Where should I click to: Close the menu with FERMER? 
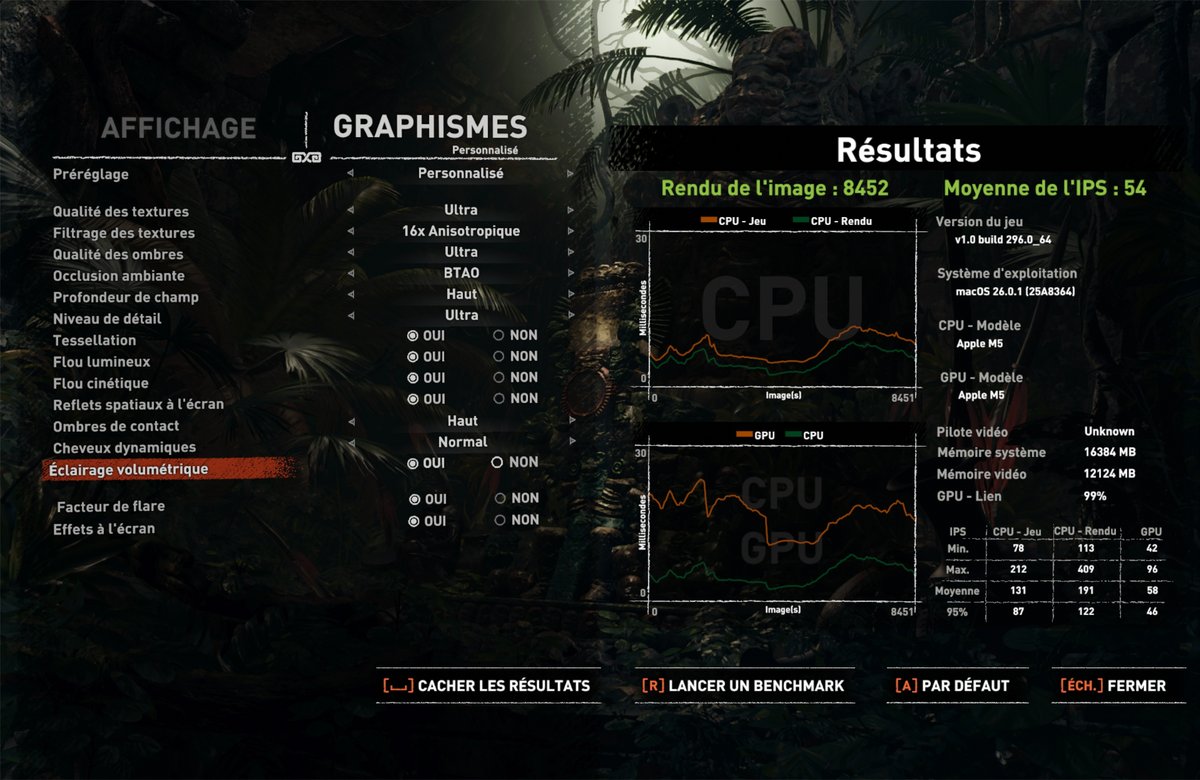coord(1112,686)
